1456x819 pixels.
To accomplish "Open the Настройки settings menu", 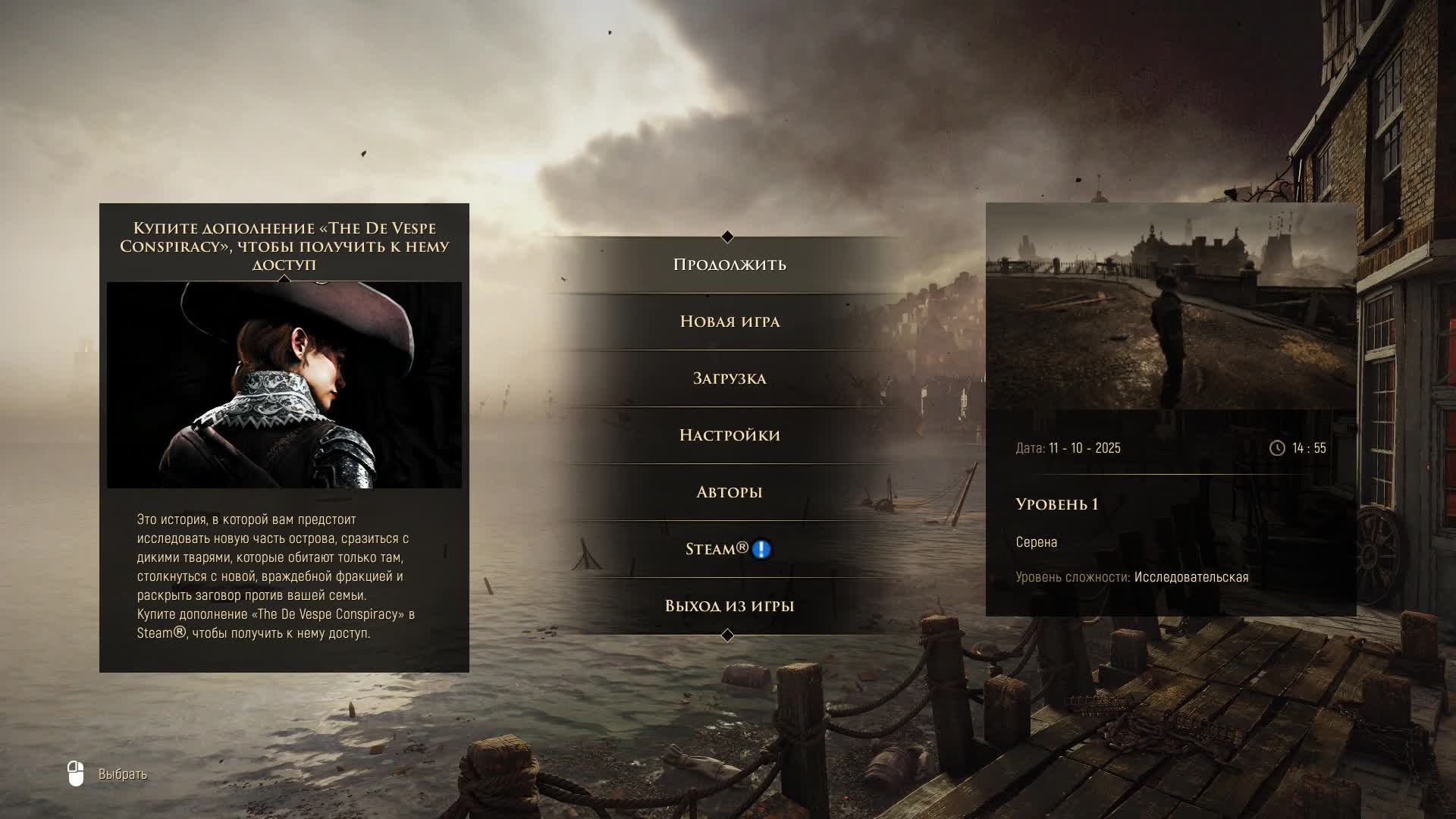I will click(x=729, y=435).
